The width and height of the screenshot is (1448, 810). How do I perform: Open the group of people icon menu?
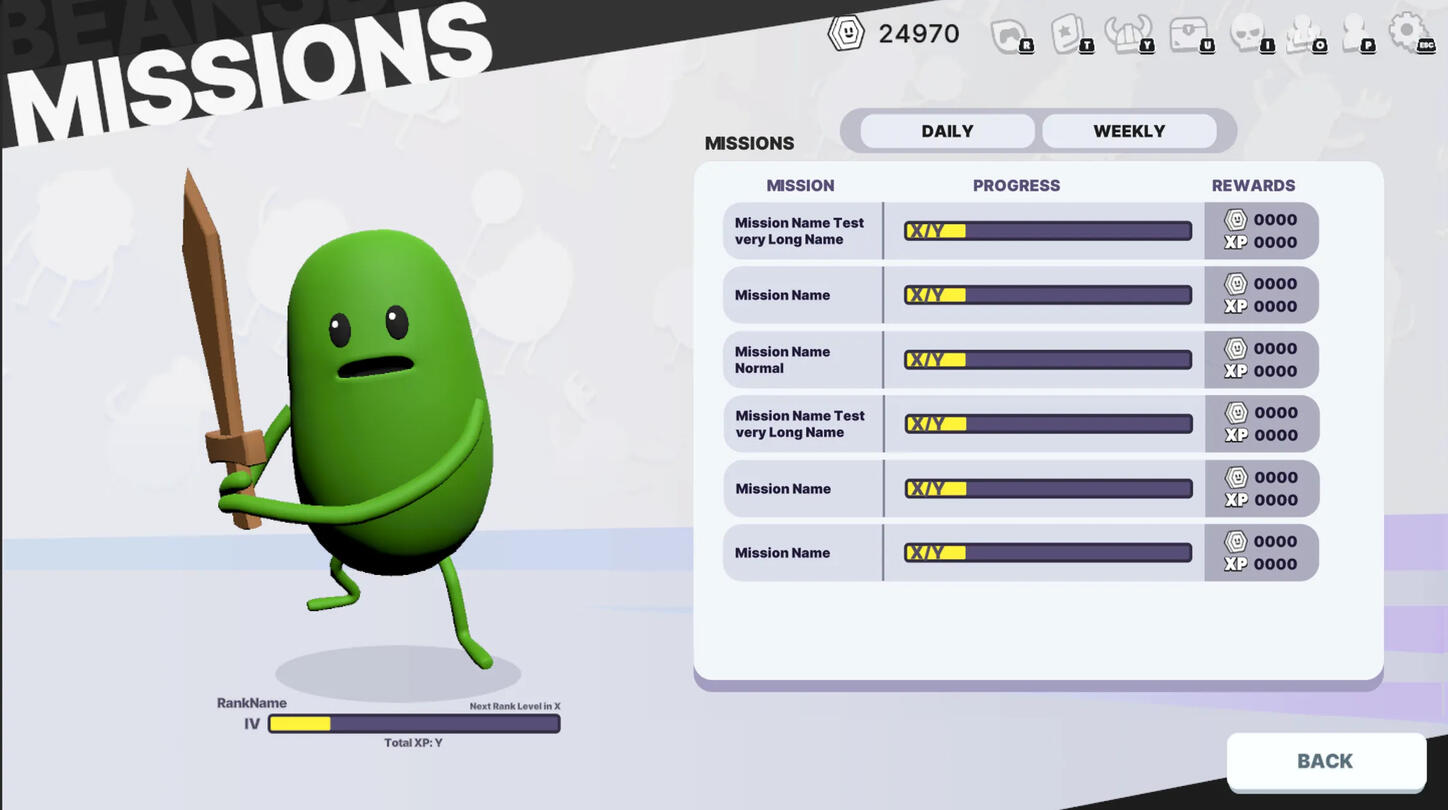pyautogui.click(x=1303, y=35)
